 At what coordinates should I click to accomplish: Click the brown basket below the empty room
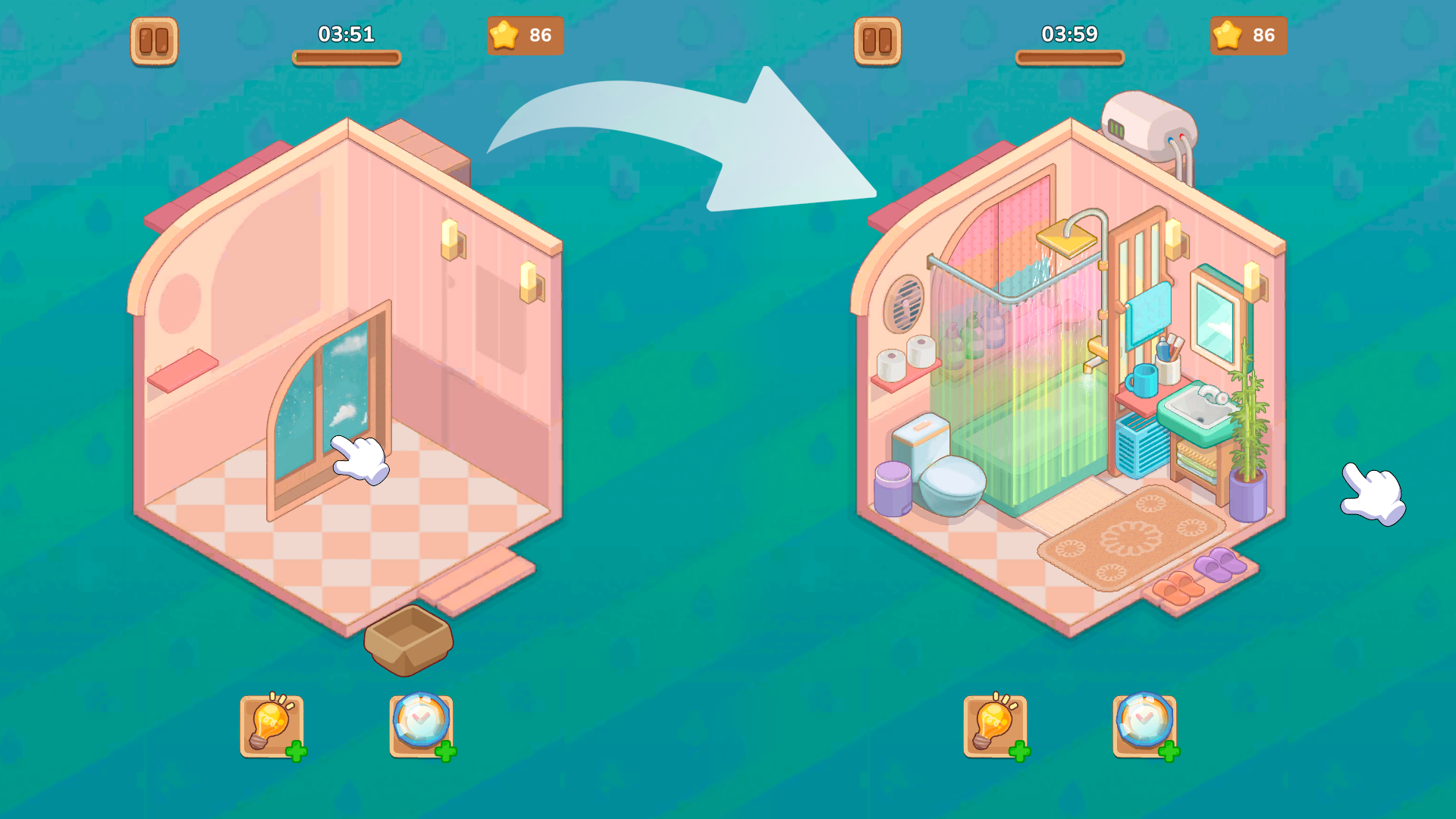tap(409, 641)
